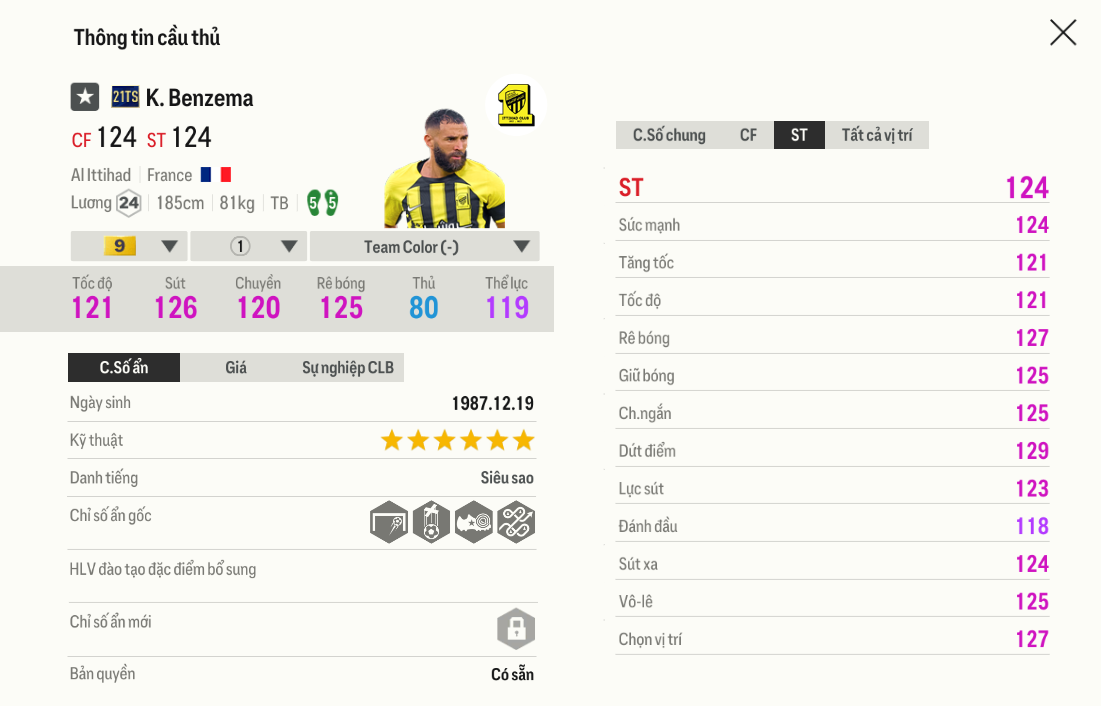Screen dimensions: 1101x706
Task: Select the goal-net hidden trait icon
Action: tap(389, 522)
